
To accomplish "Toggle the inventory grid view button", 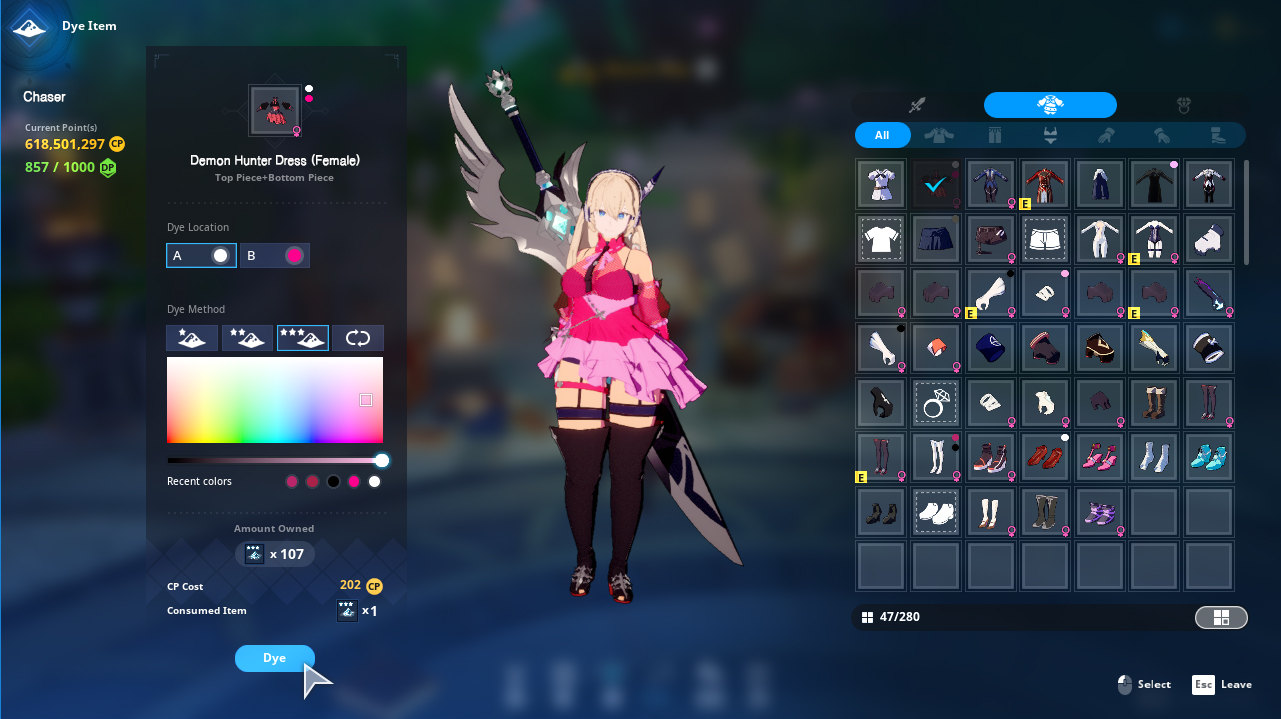I will click(1221, 617).
